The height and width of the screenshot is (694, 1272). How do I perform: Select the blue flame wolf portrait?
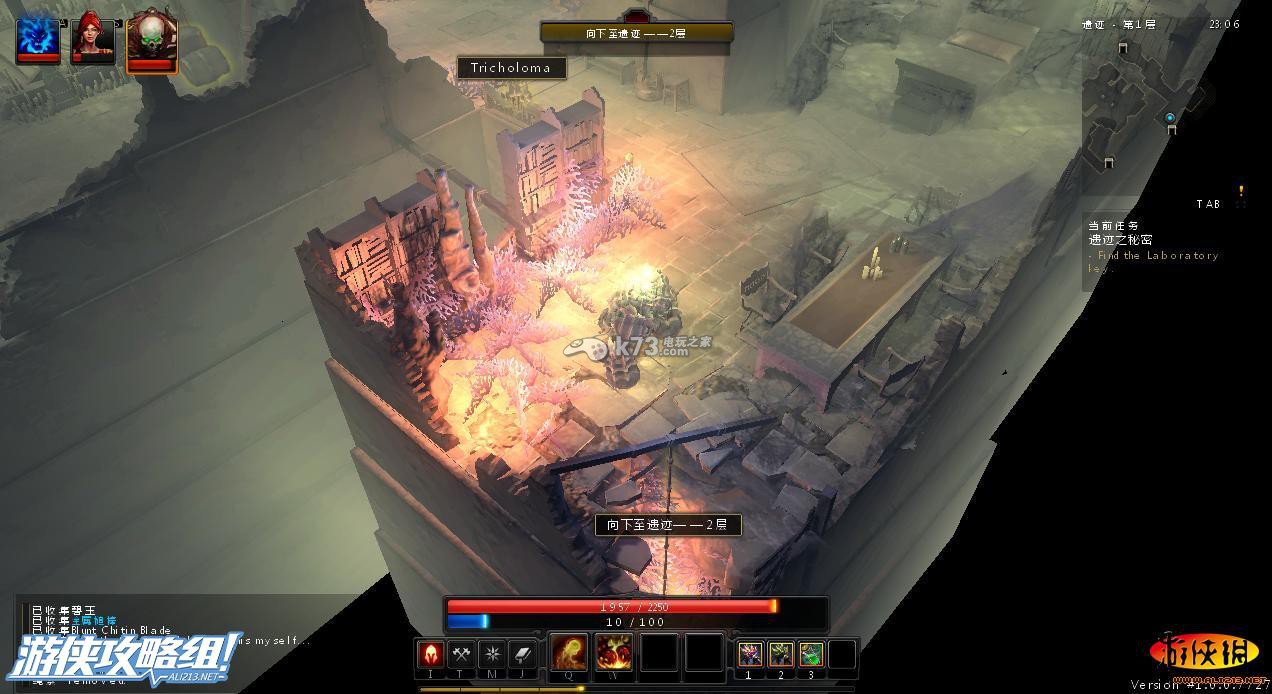pos(38,39)
